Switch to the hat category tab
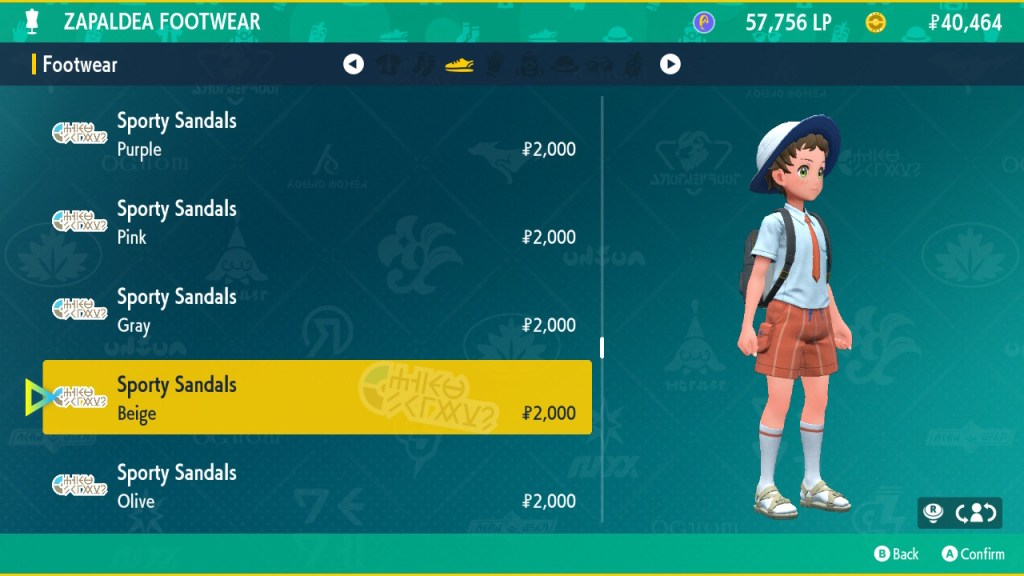Screen dimensions: 1024x576 (566, 65)
